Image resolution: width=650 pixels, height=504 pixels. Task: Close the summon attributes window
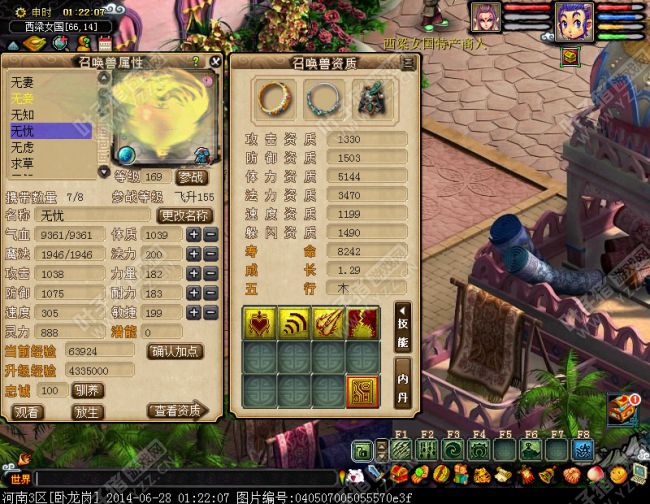point(215,61)
